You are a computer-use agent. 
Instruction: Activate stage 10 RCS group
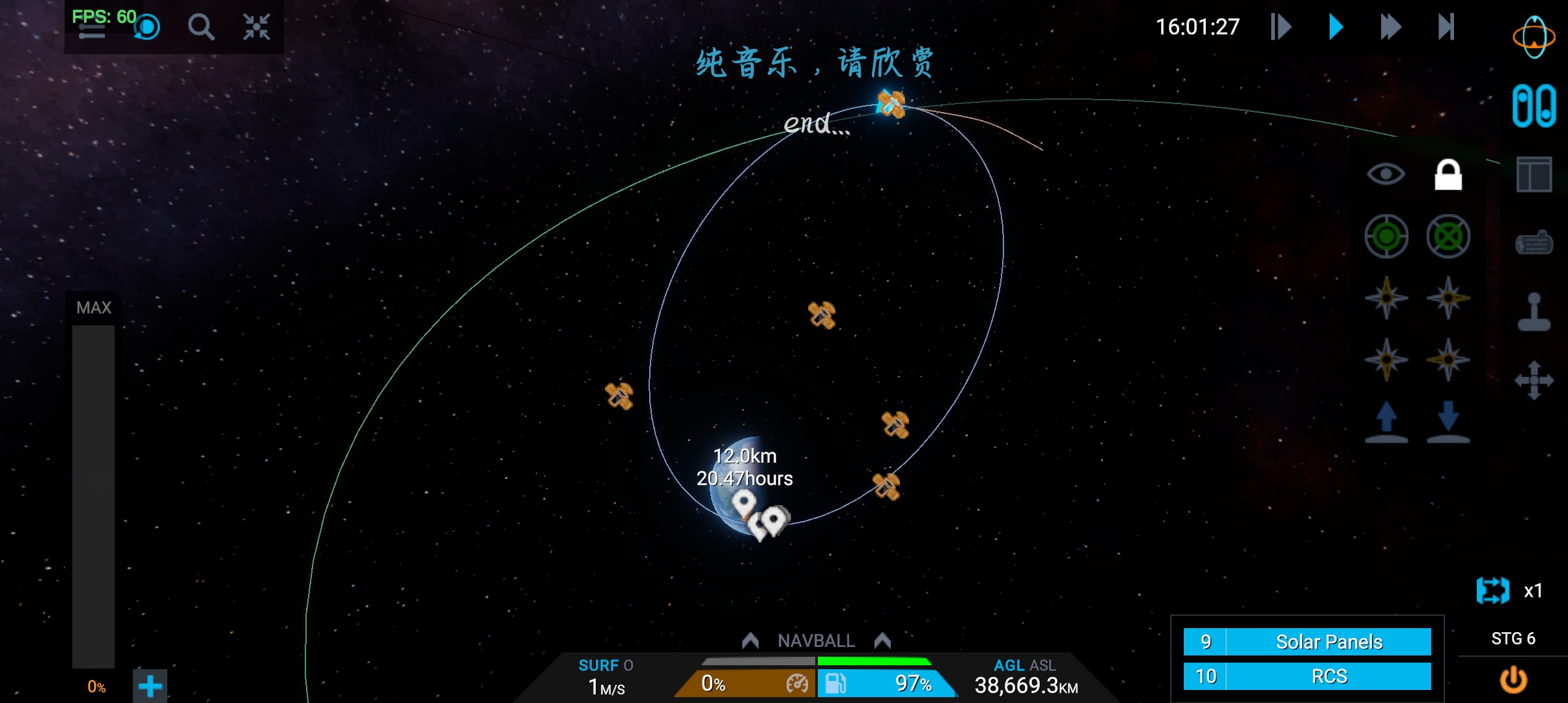(x=1308, y=676)
